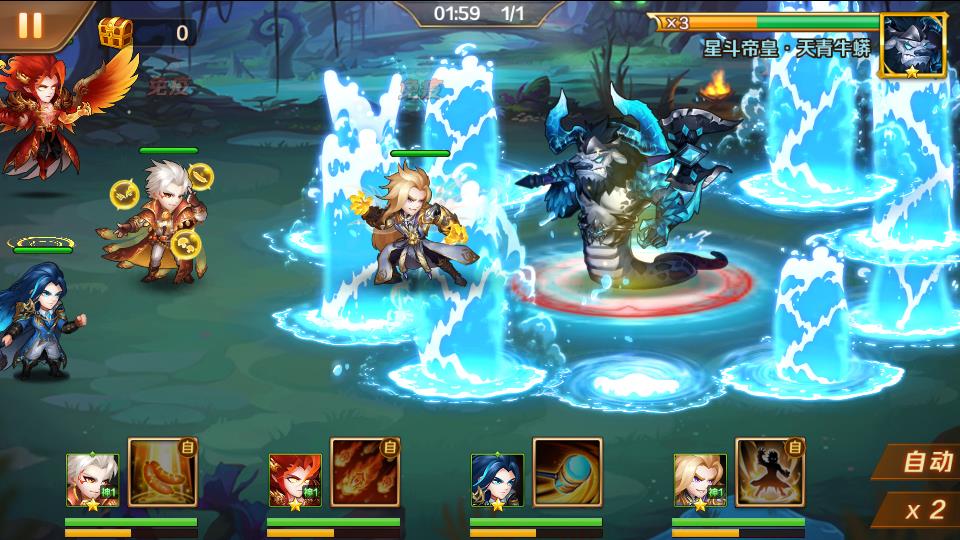The width and height of the screenshot is (960, 540).
Task: Select the white-haired hero portrait
Action: [x=92, y=481]
